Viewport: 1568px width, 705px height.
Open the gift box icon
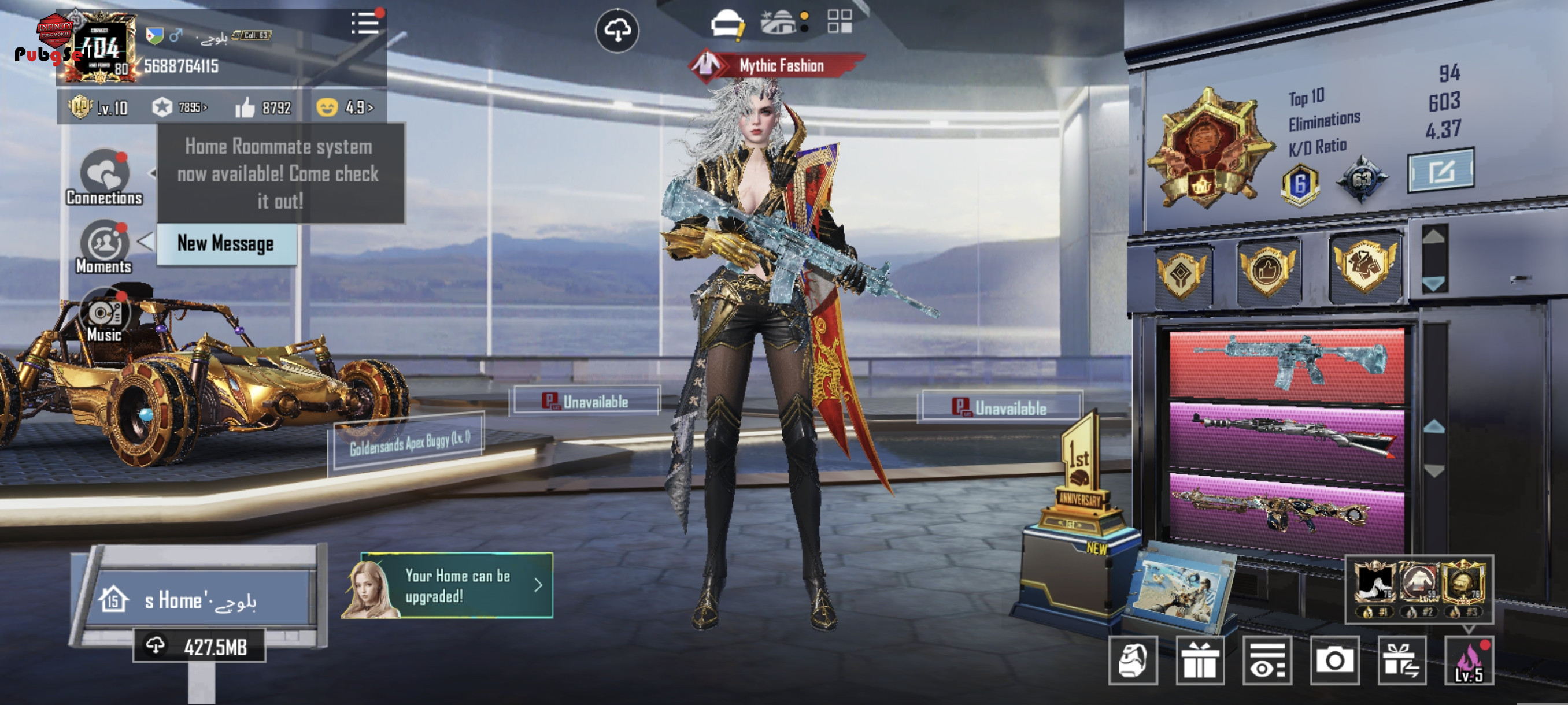pyautogui.click(x=1199, y=661)
